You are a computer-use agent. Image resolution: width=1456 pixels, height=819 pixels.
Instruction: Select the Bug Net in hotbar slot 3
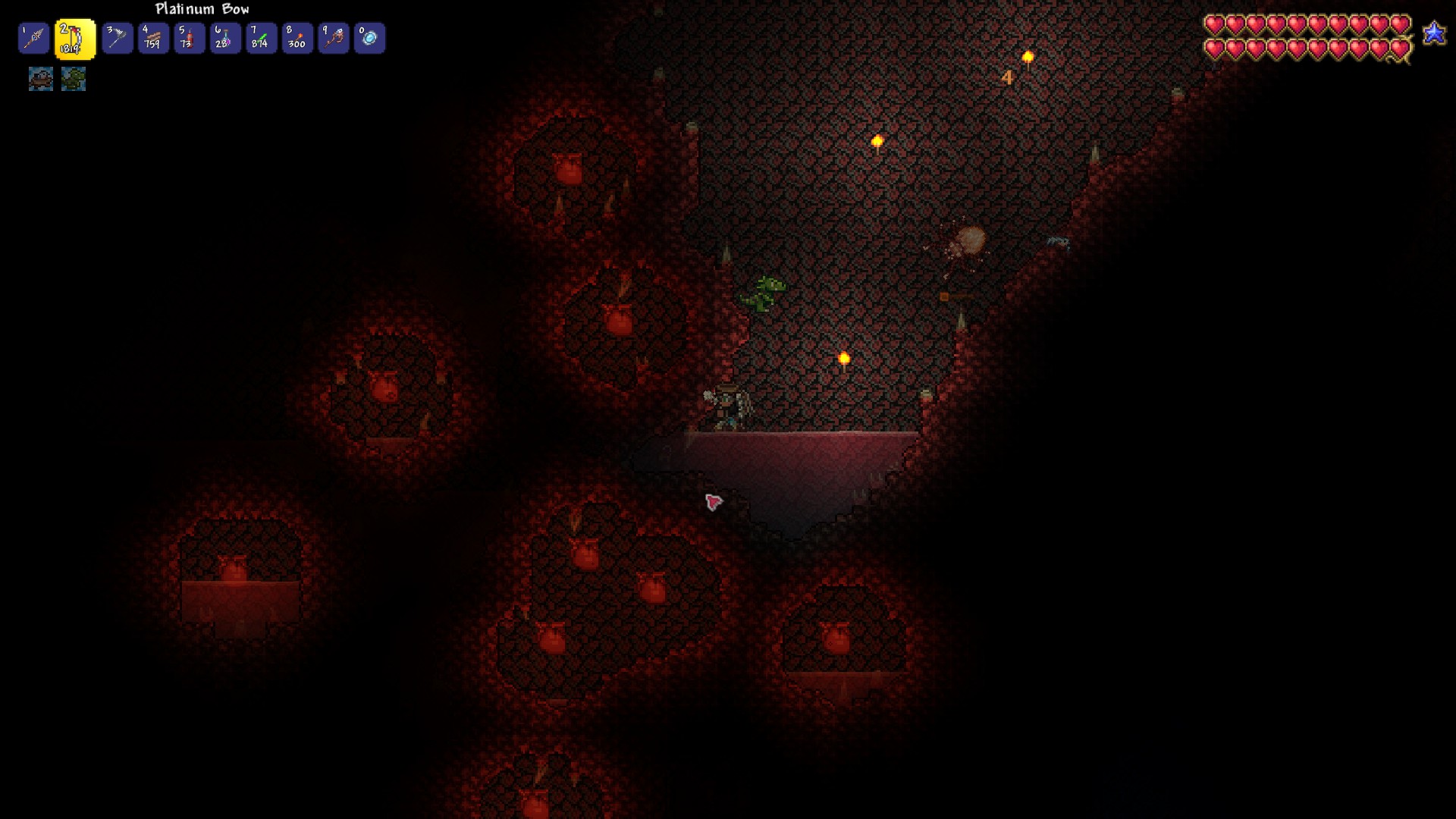116,37
